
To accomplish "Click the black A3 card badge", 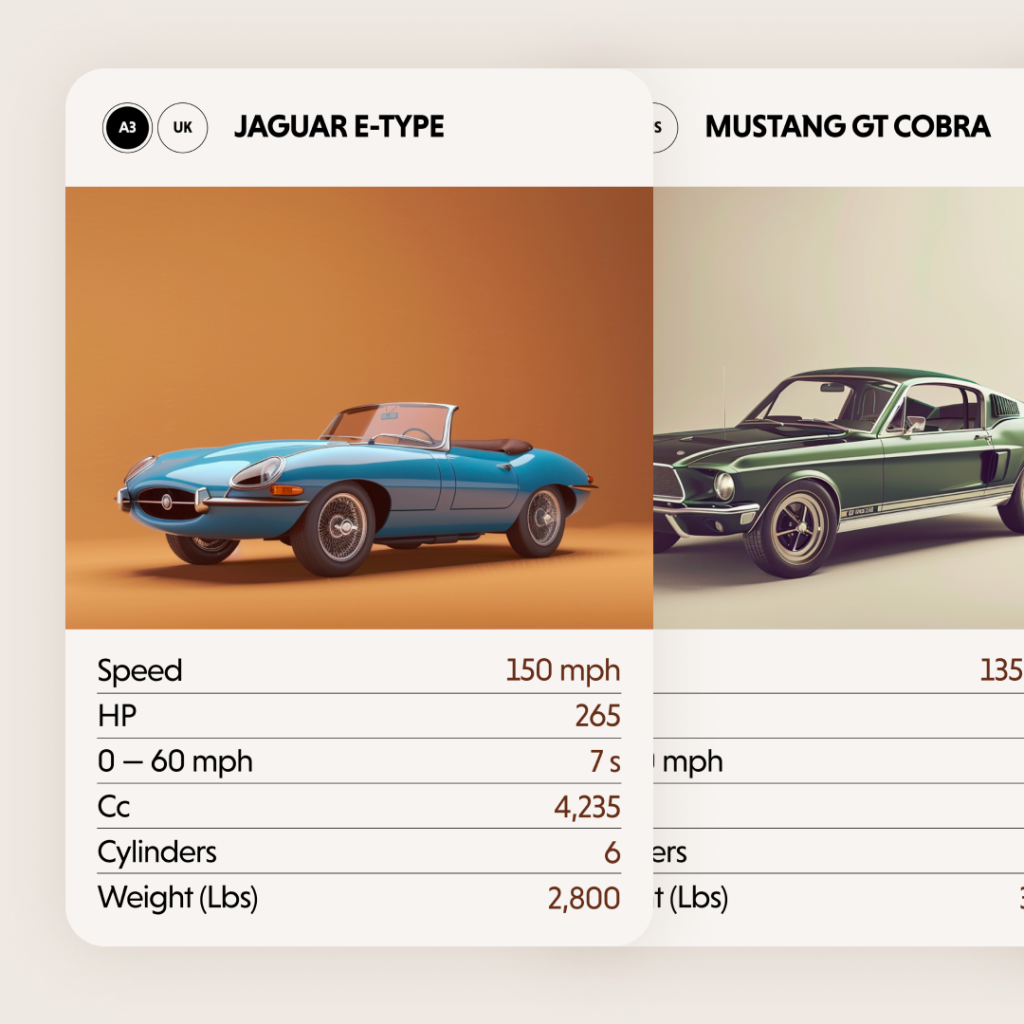I will [x=127, y=128].
